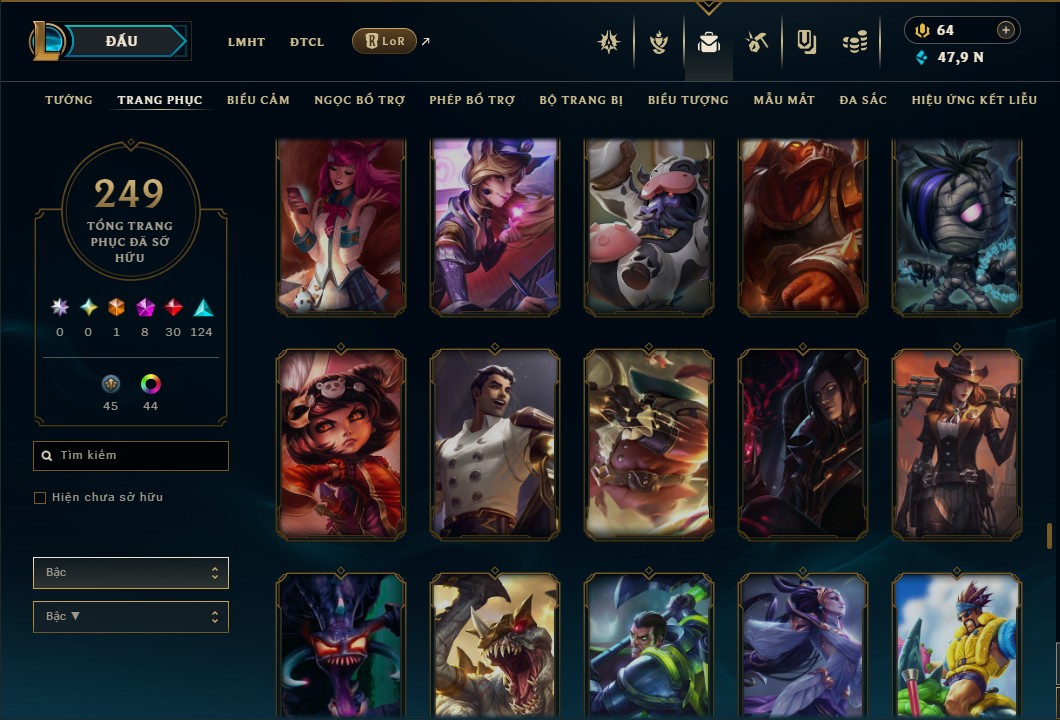
Task: Switch to the MẪU MẮT tab
Action: [x=784, y=100]
